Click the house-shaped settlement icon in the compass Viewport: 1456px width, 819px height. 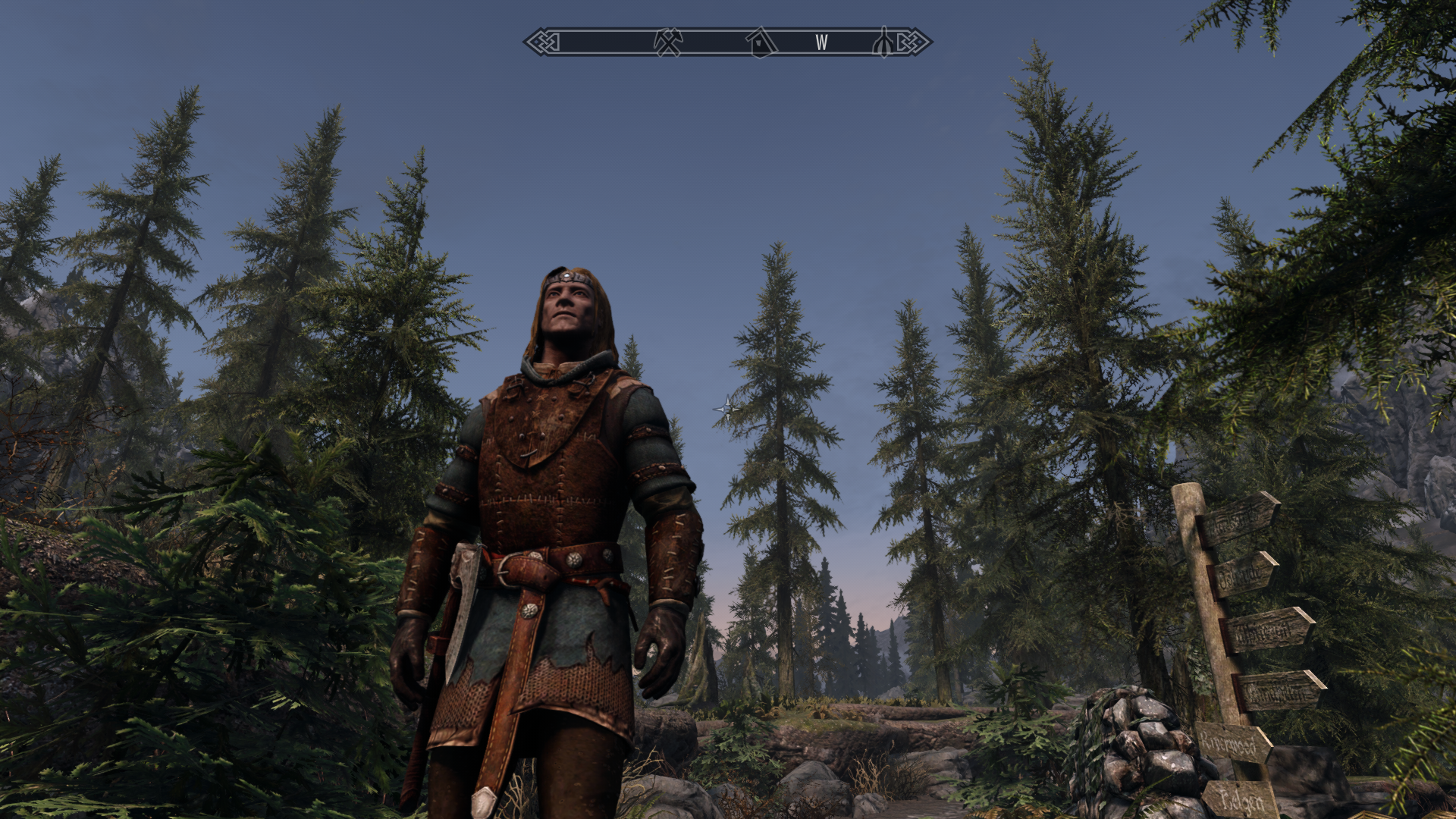click(762, 44)
